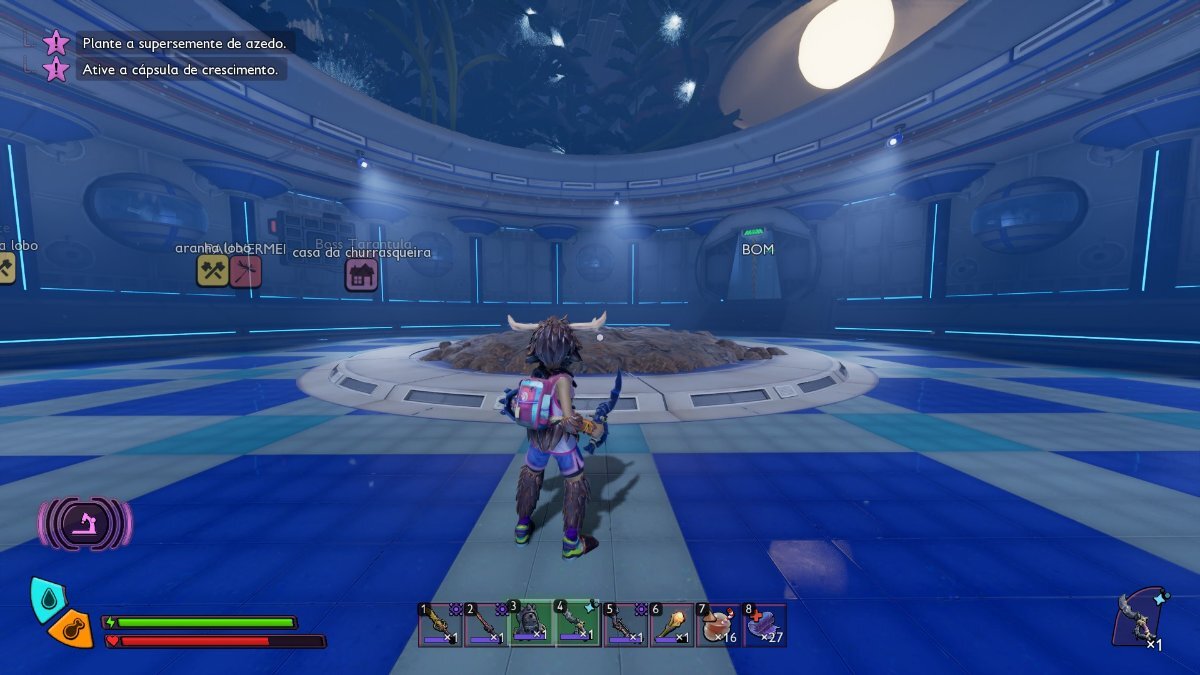This screenshot has width=1200, height=675.
Task: Click the 'aranha lobo' crossed-axes marker
Action: click(212, 270)
